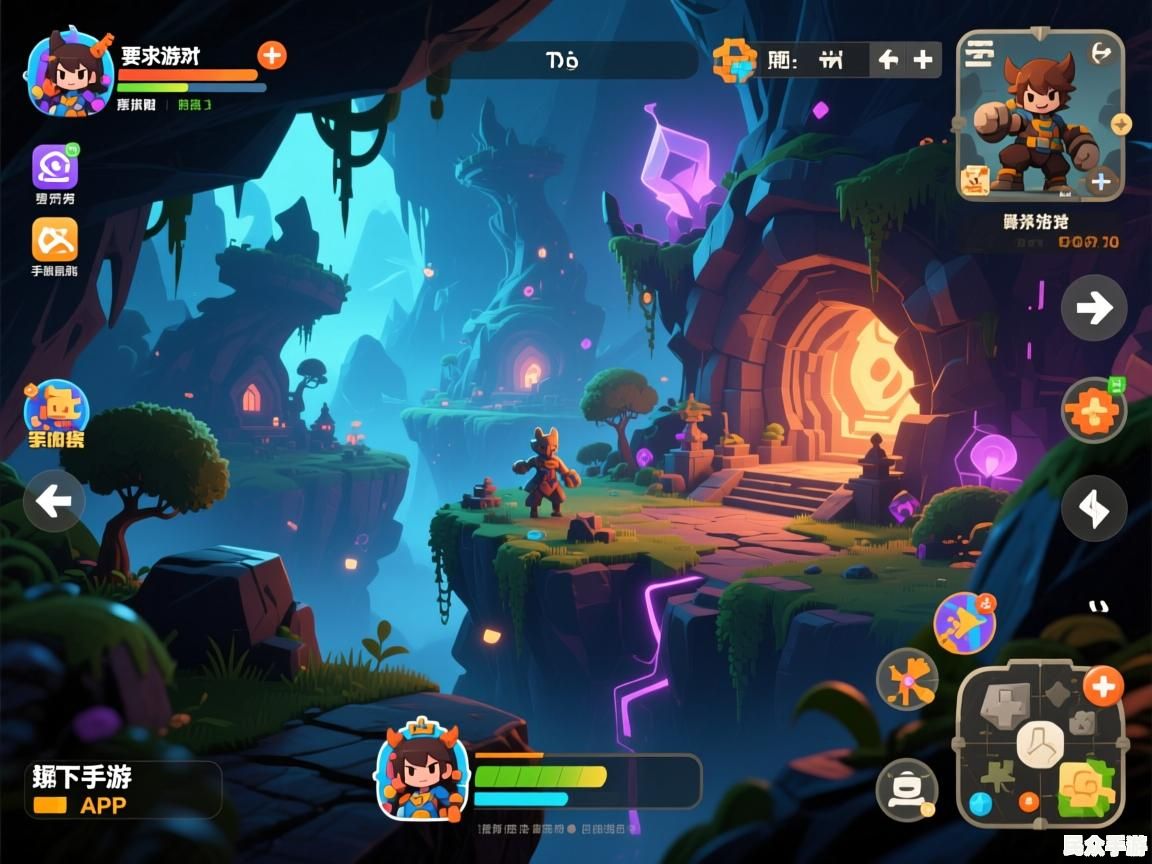Screen dimensions: 1152x864
Task: Click the plus button in the top currency bar
Action: 923,60
